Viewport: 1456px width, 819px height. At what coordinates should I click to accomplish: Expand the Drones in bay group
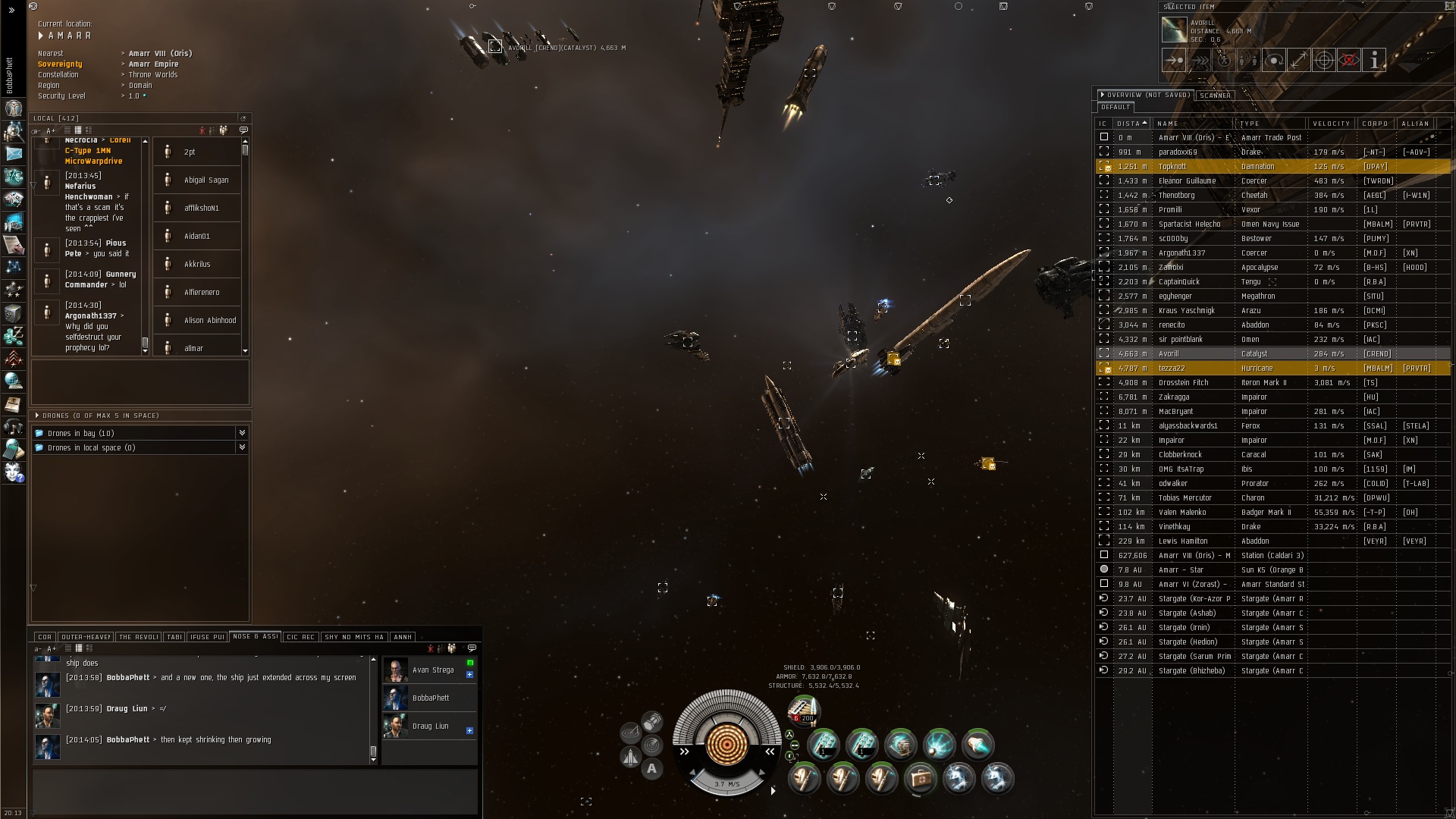pos(242,433)
